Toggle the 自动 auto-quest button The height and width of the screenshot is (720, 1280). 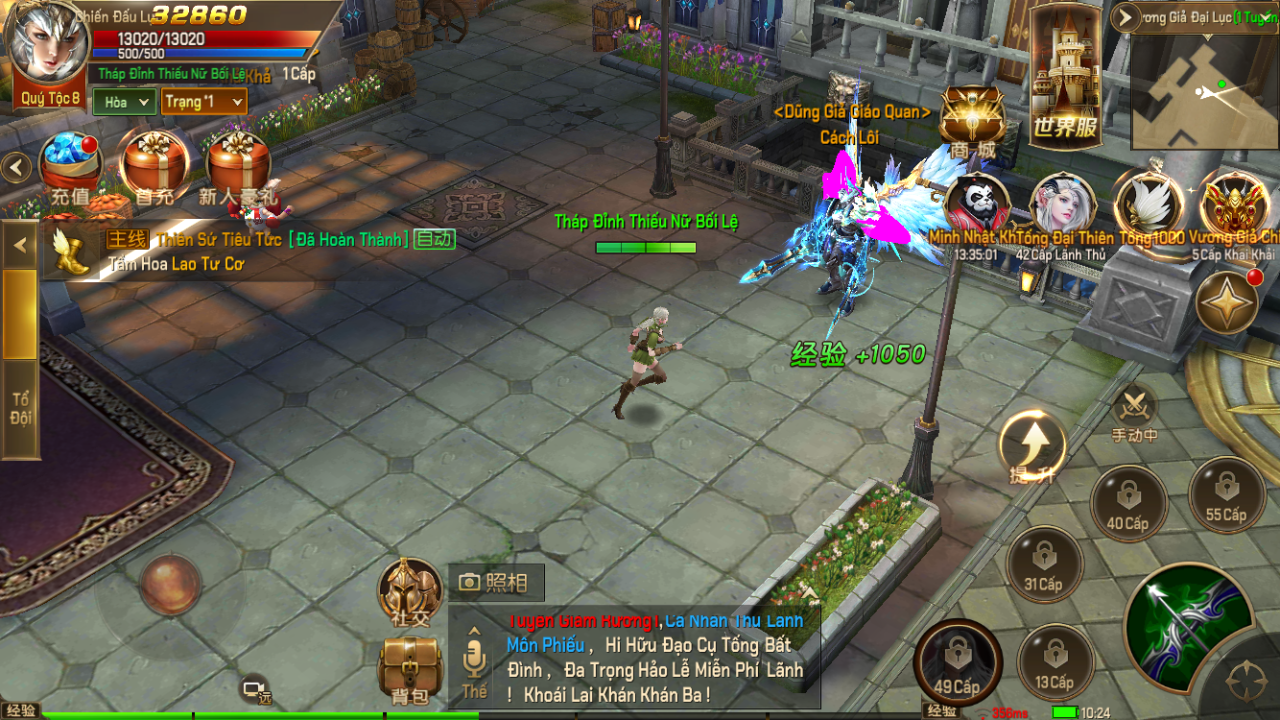click(435, 239)
